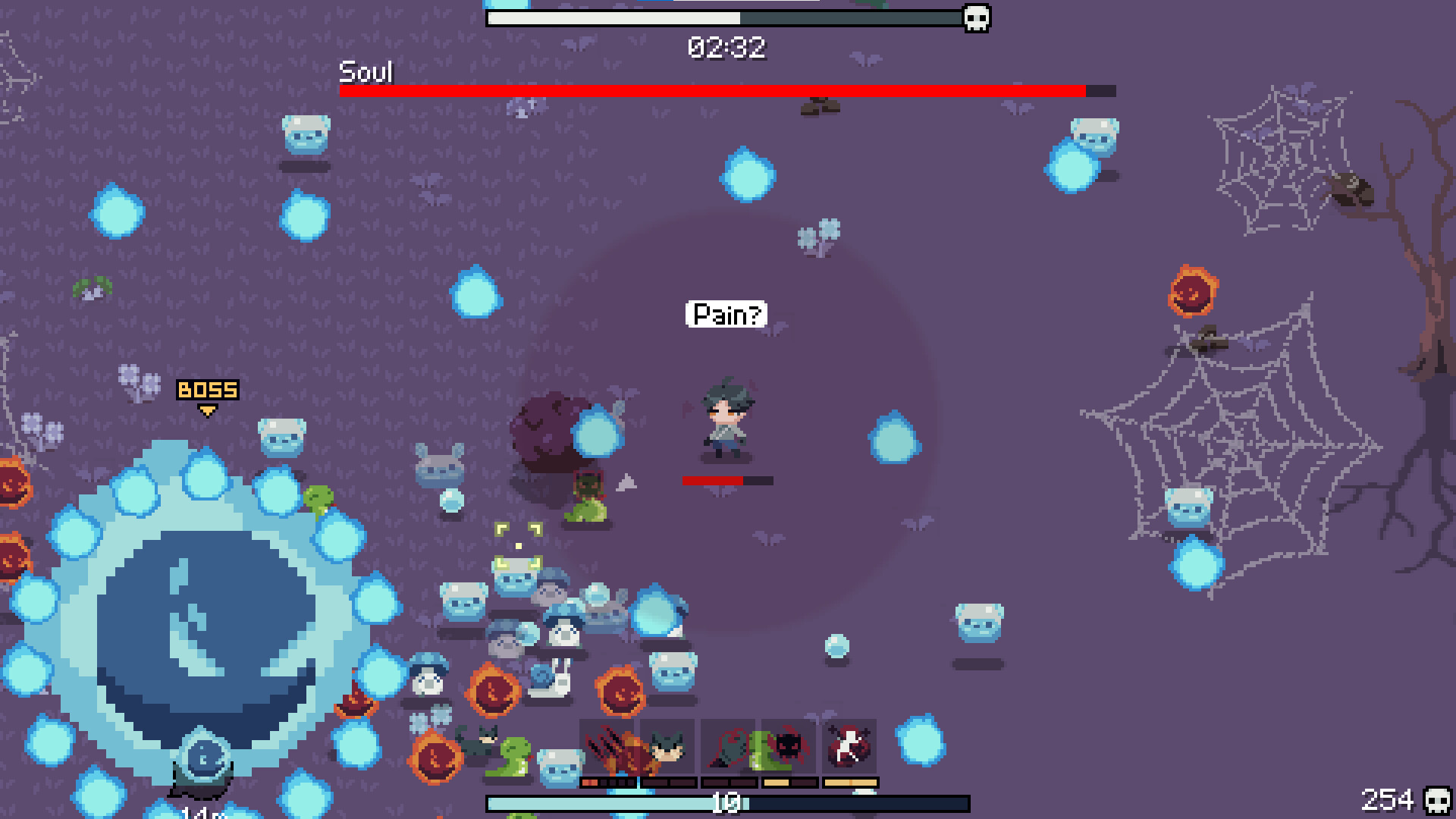
Task: Click the small health bar below the player
Action: coord(726,479)
